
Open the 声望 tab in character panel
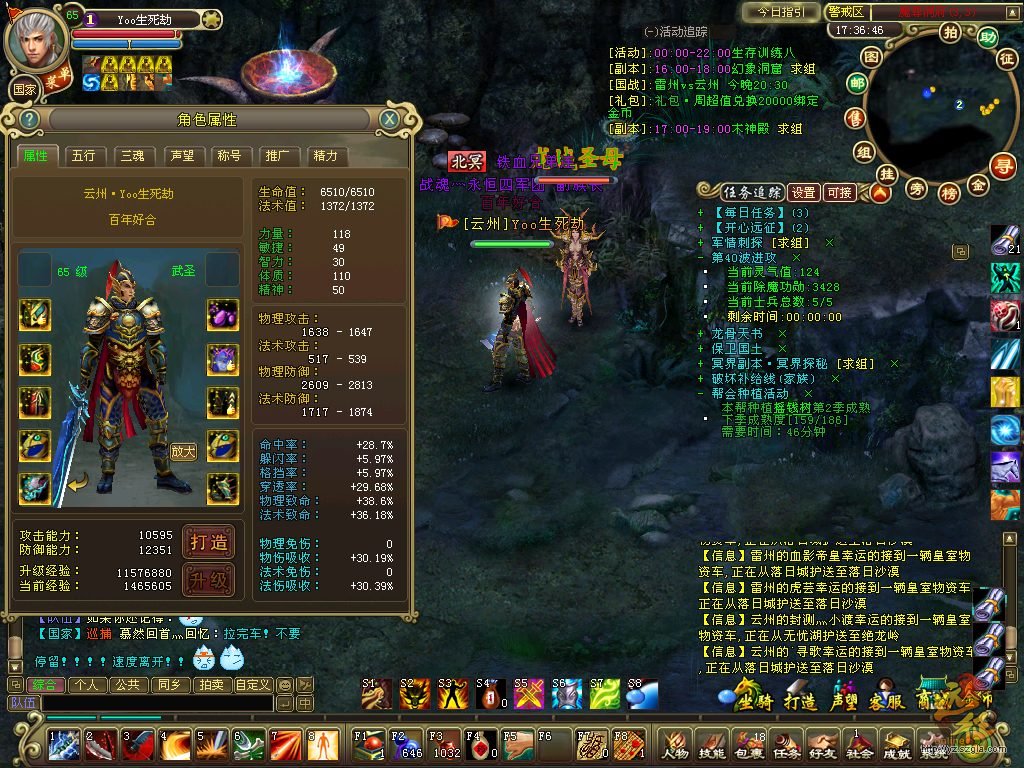[181, 156]
